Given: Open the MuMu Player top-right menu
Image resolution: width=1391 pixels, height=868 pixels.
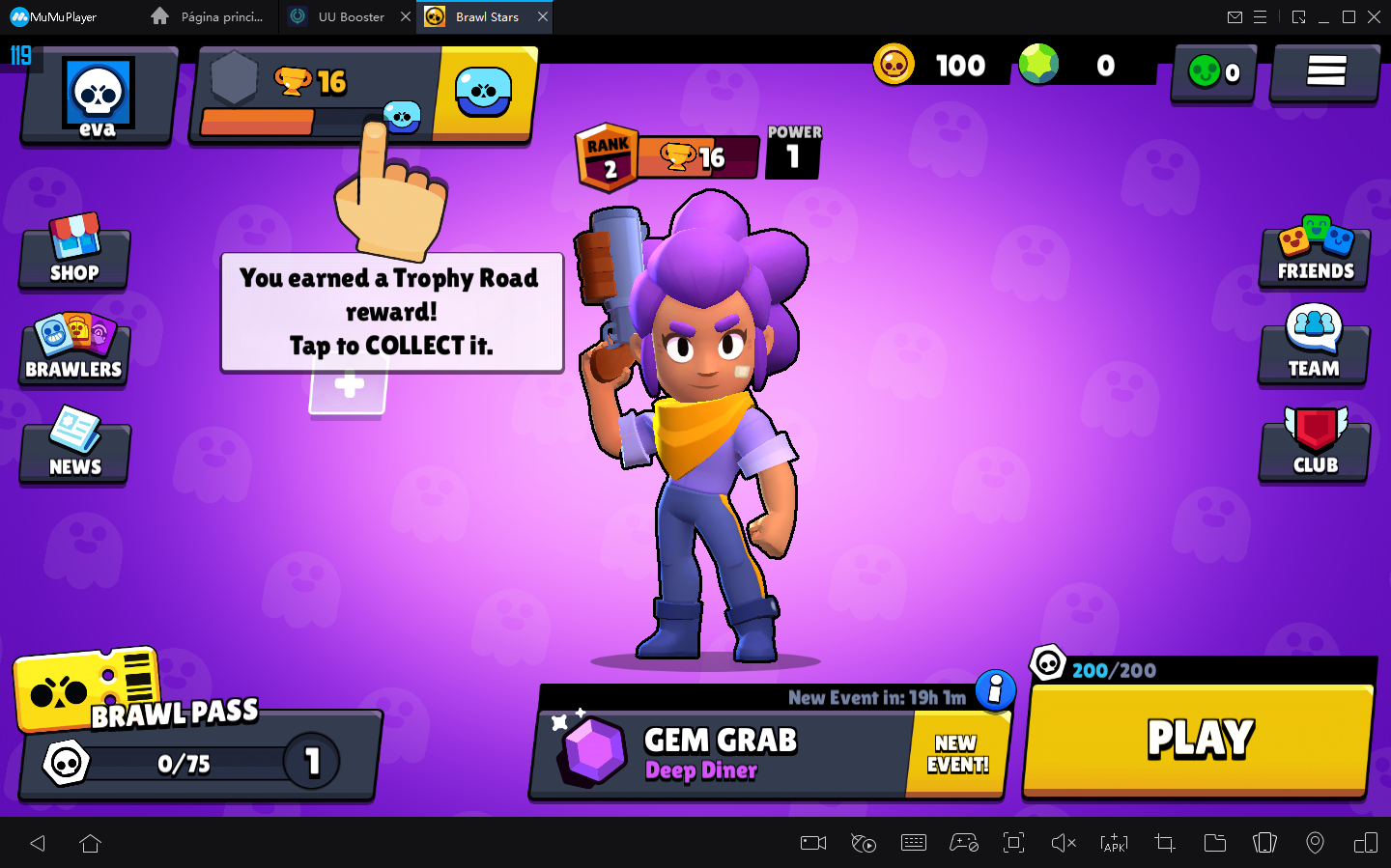Looking at the screenshot, I should 1261,16.
